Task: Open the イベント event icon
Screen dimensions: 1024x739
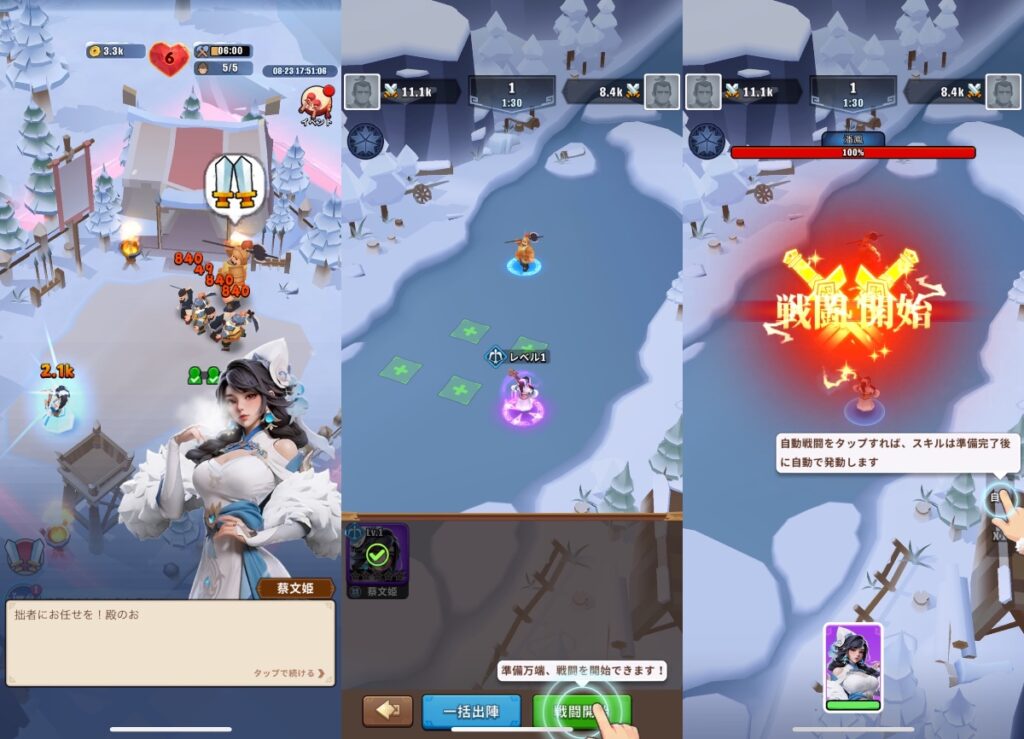Action: (x=316, y=105)
